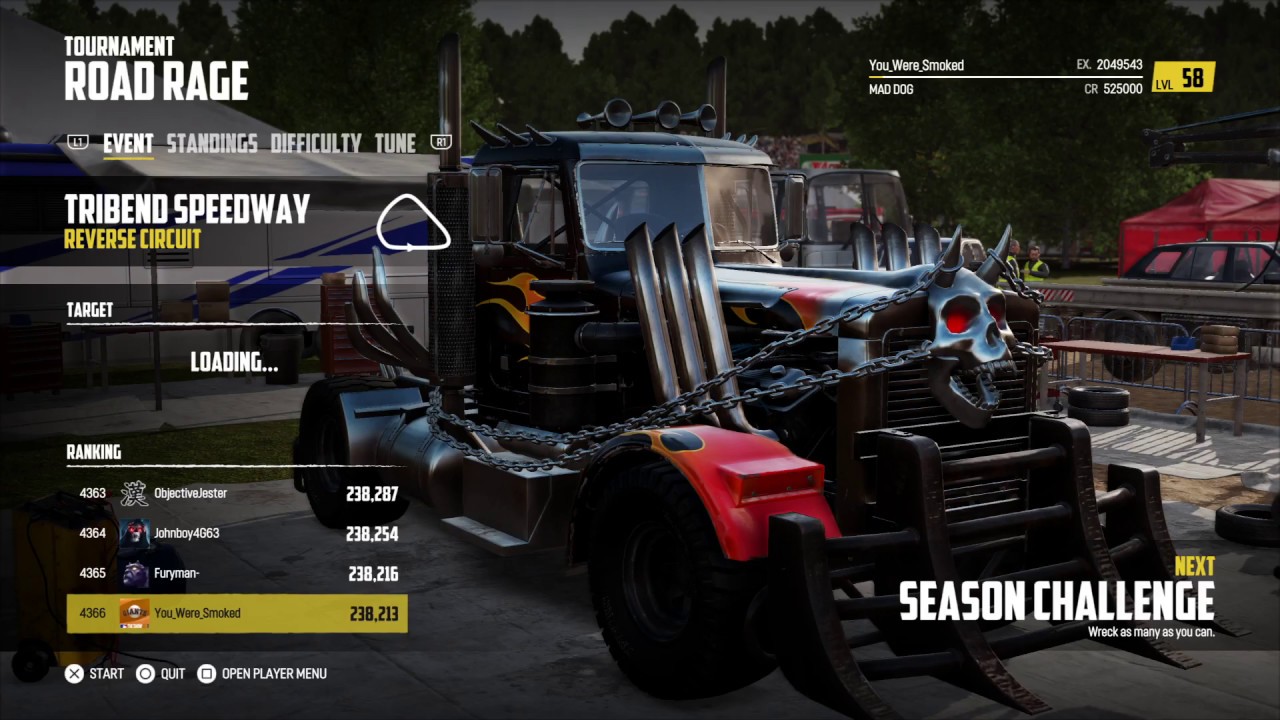Click the Start option

click(95, 674)
